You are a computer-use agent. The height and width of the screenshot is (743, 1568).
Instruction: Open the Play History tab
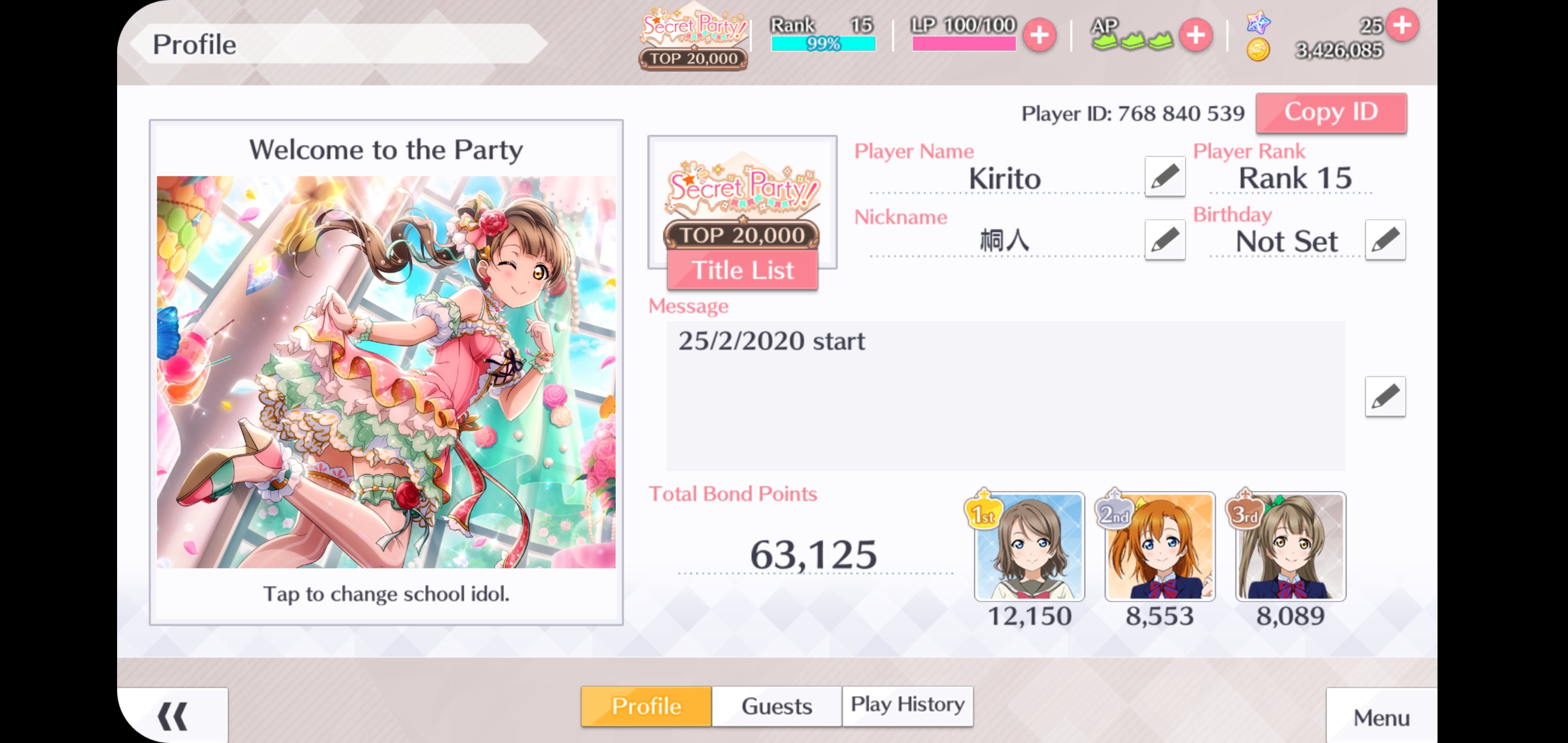[907, 705]
